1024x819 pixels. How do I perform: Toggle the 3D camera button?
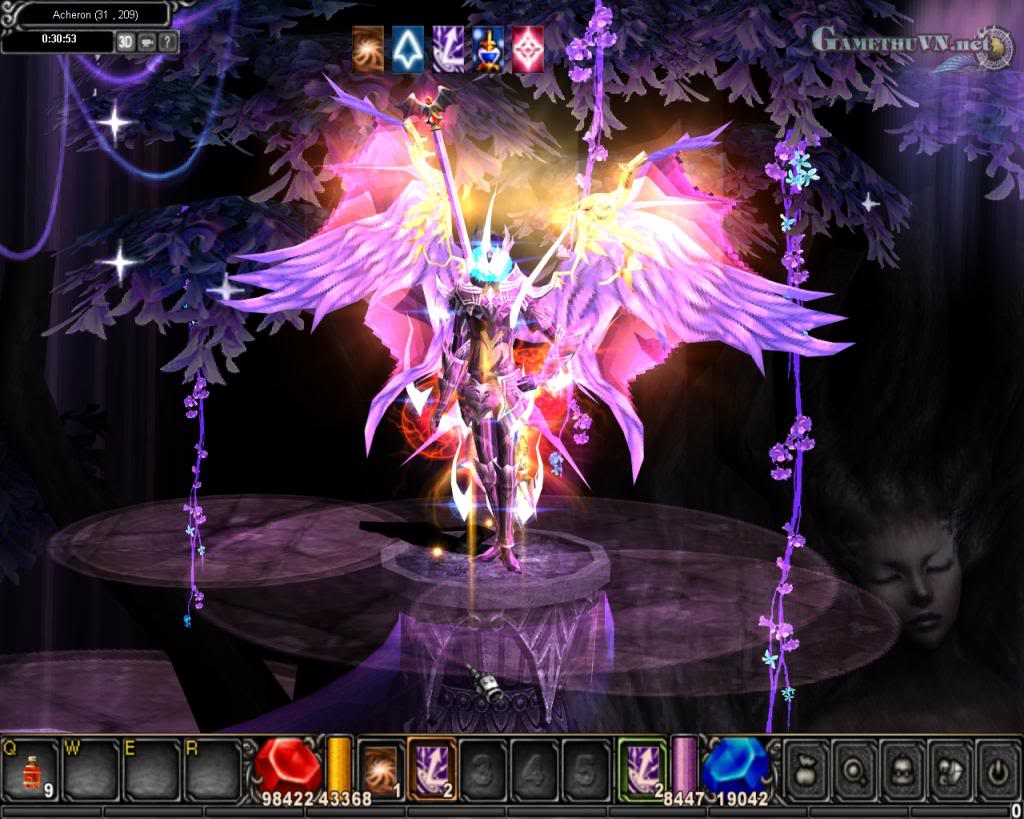click(125, 42)
